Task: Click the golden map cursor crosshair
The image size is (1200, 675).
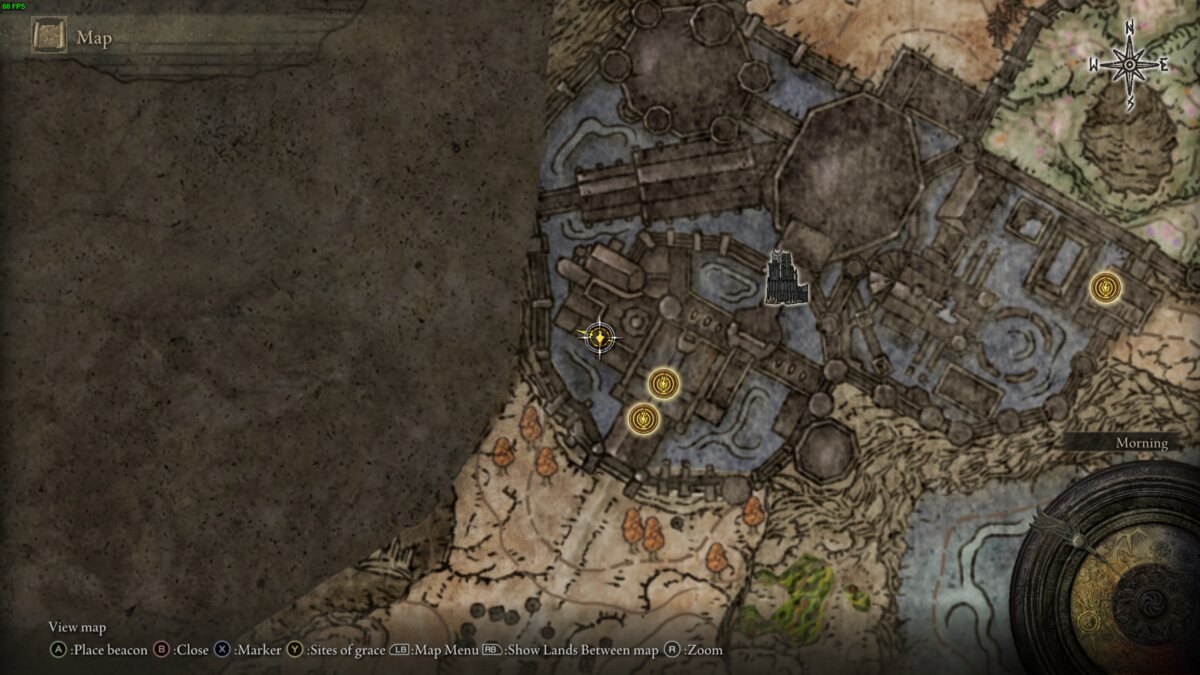Action: click(599, 338)
